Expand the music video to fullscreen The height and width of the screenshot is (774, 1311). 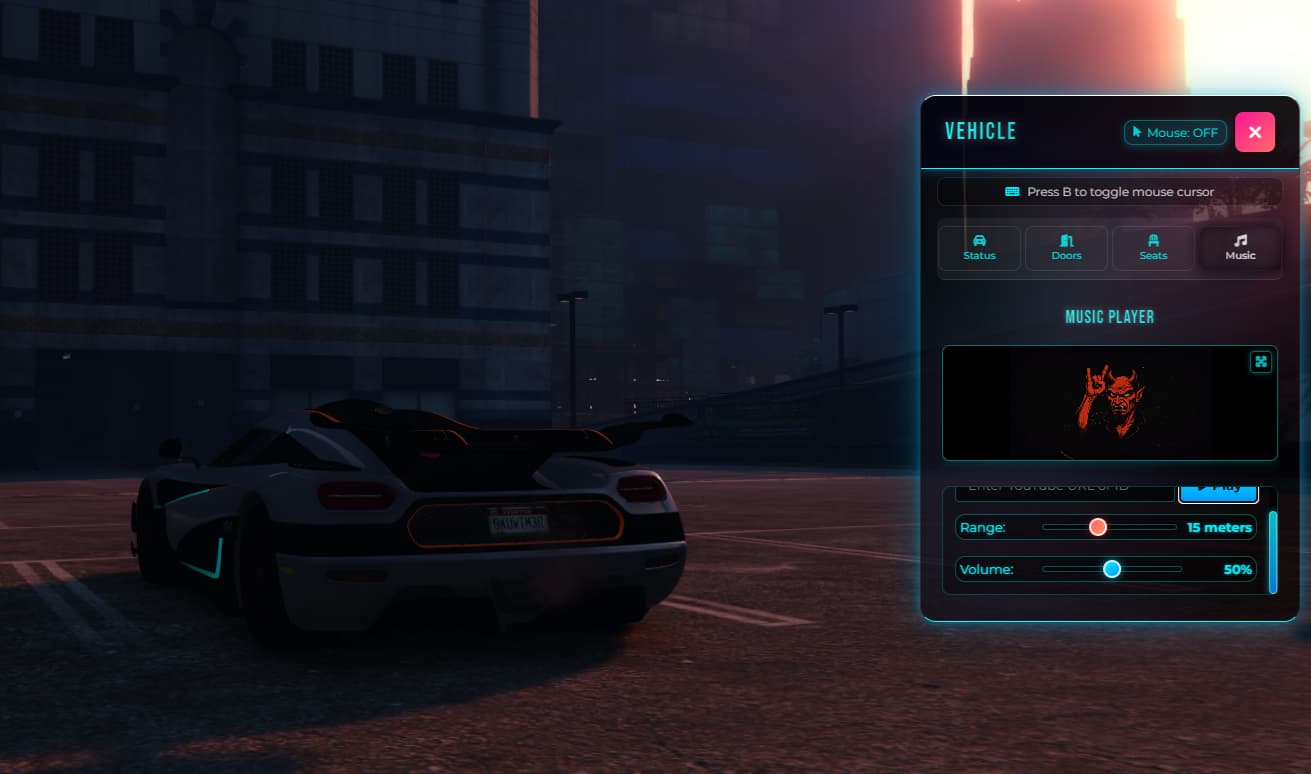pos(1261,362)
